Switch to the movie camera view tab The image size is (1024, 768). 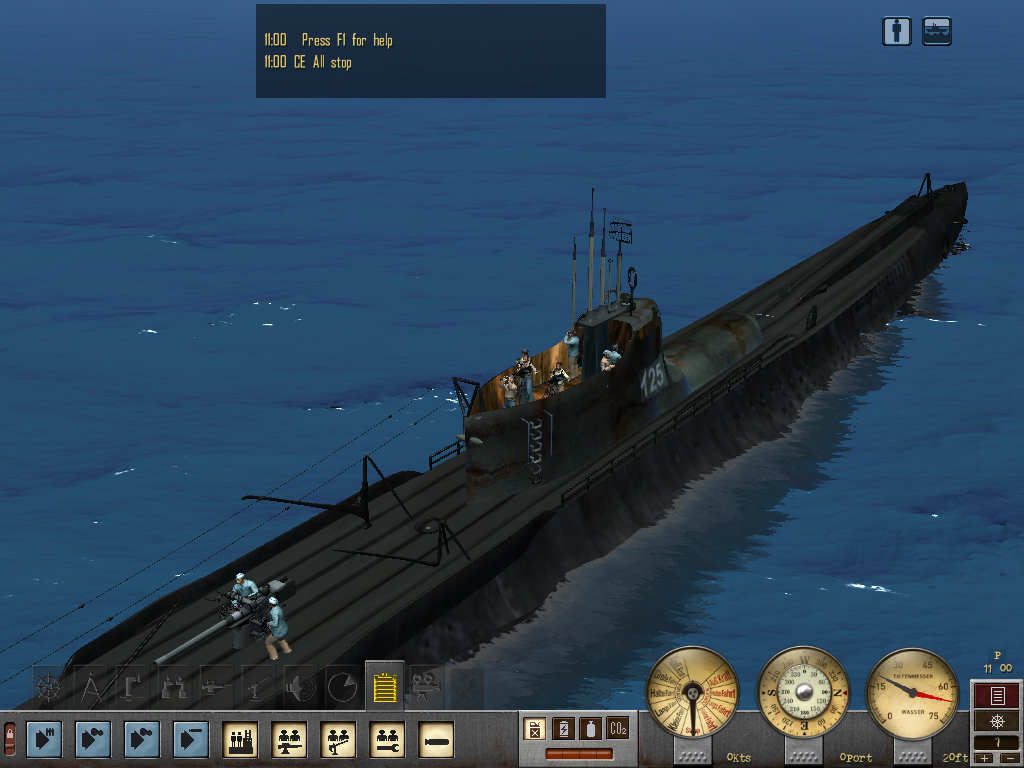point(424,687)
